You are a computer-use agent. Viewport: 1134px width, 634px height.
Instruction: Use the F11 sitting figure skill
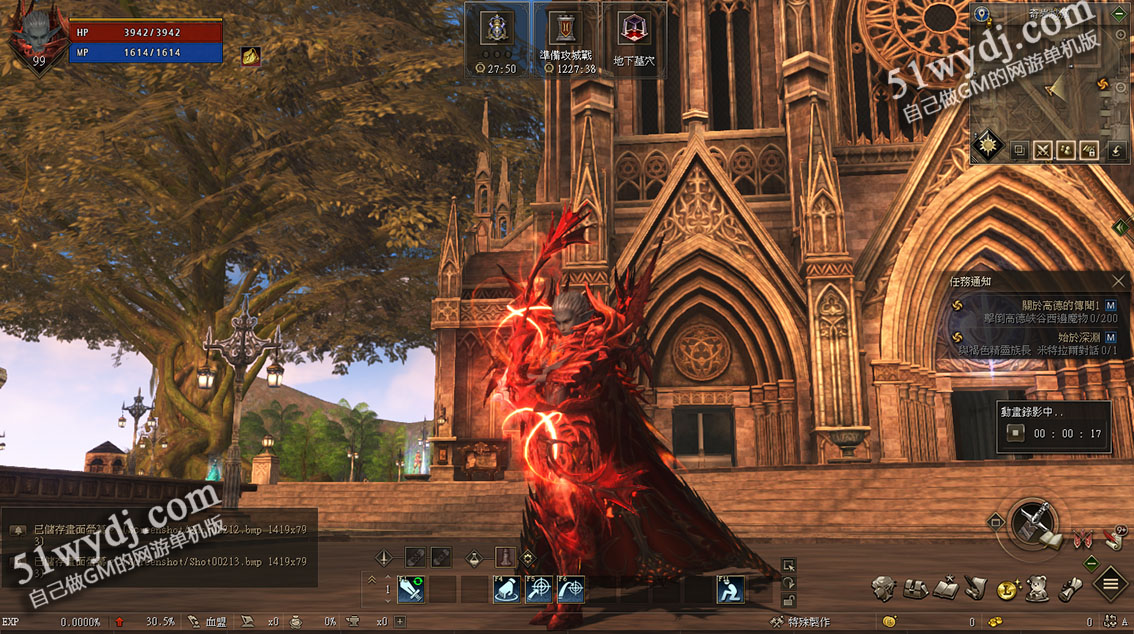point(729,590)
